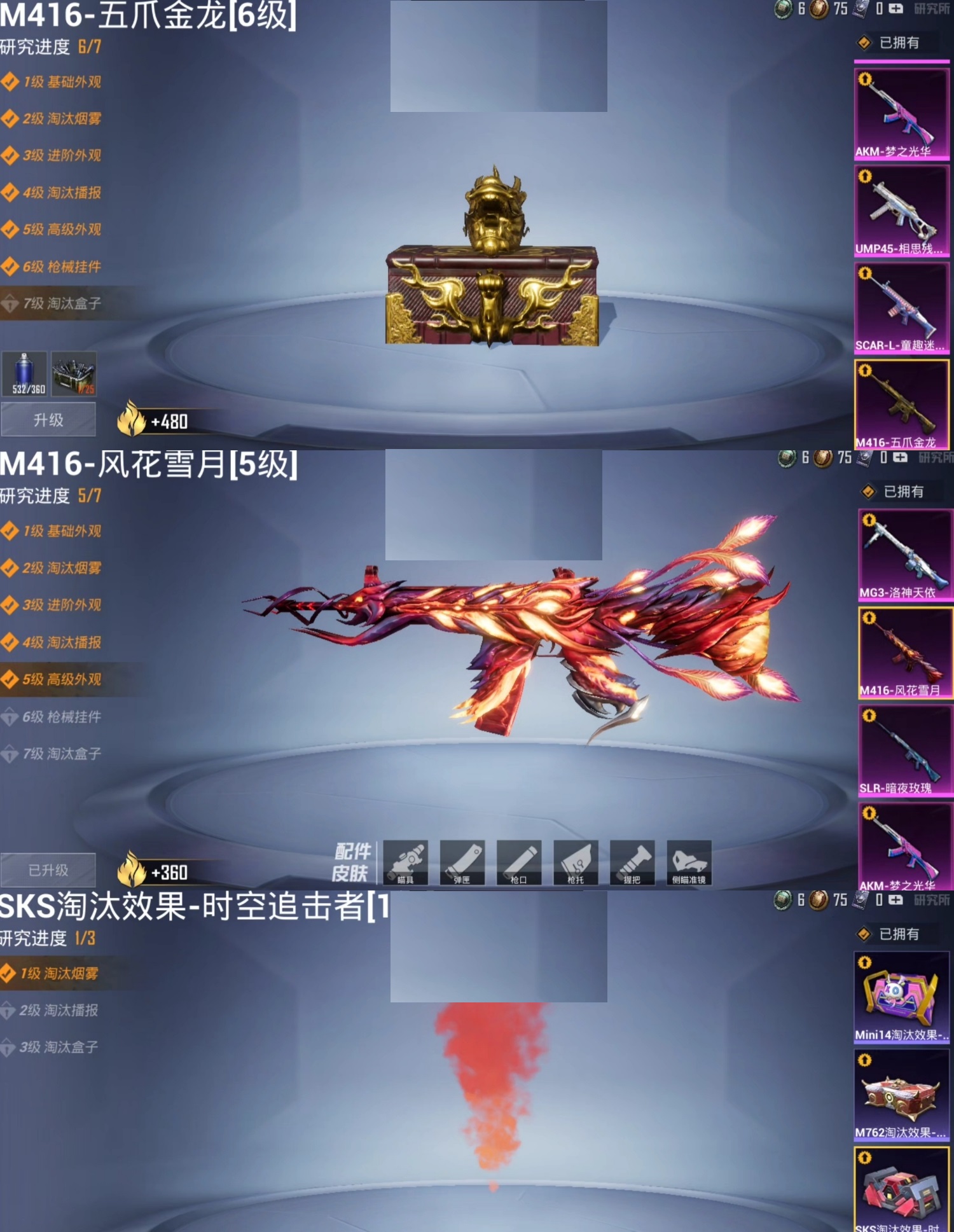Click the 研究所 entry at top right
This screenshot has width=954, height=1232.
[931, 9]
